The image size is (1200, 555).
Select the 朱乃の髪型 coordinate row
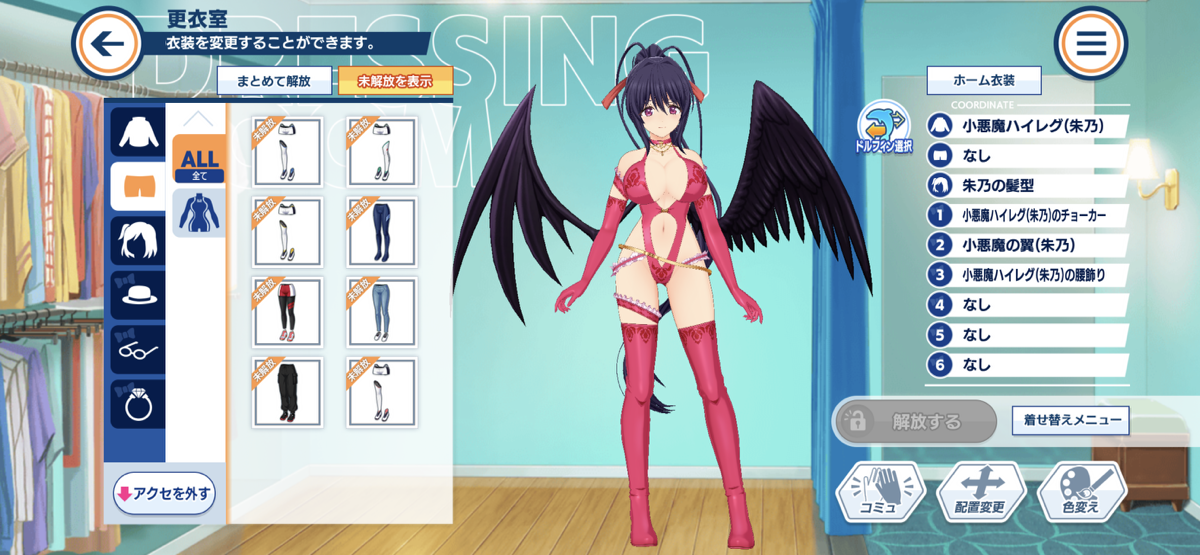1027,185
